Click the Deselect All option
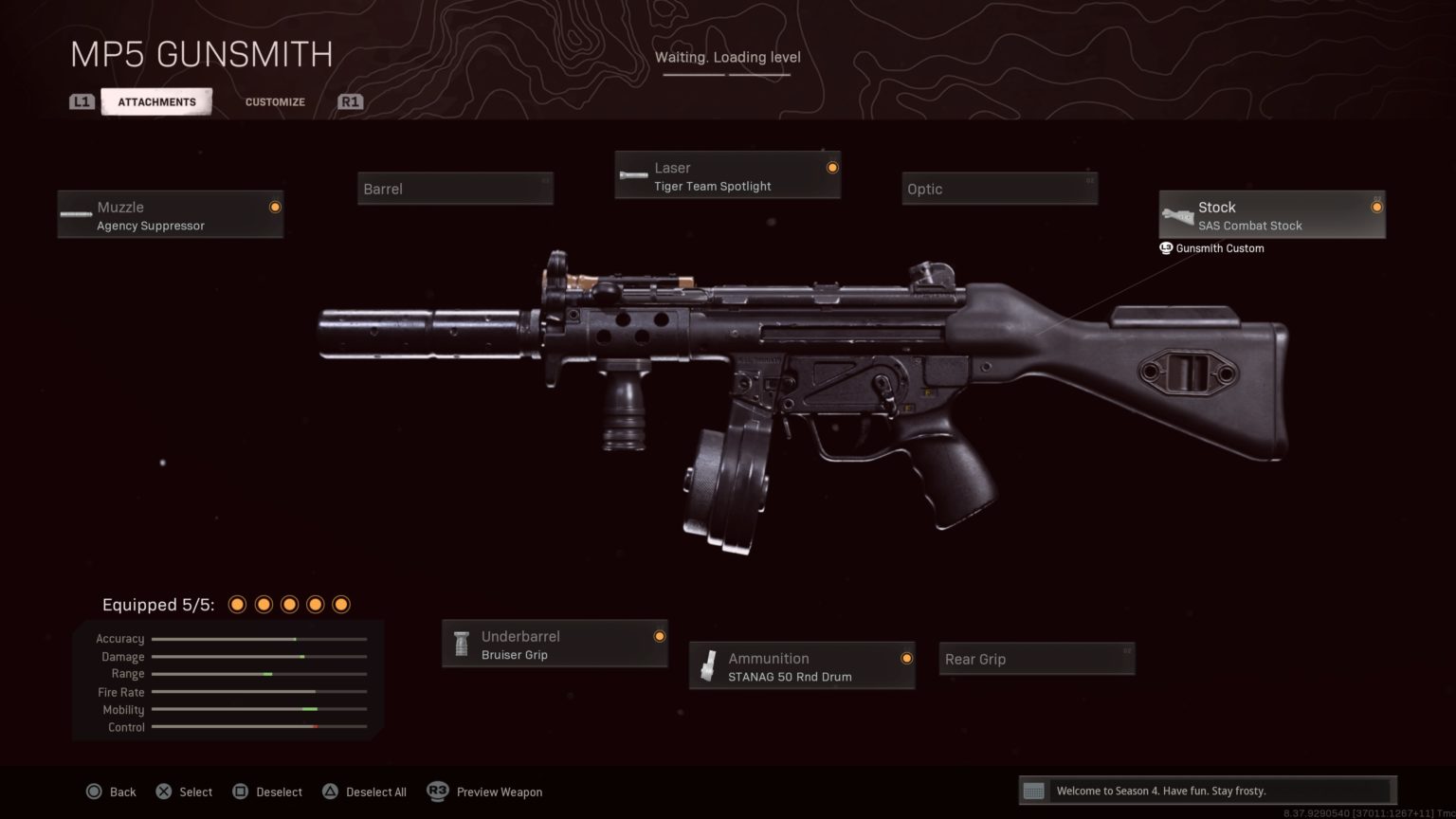The image size is (1456, 819). 365,791
